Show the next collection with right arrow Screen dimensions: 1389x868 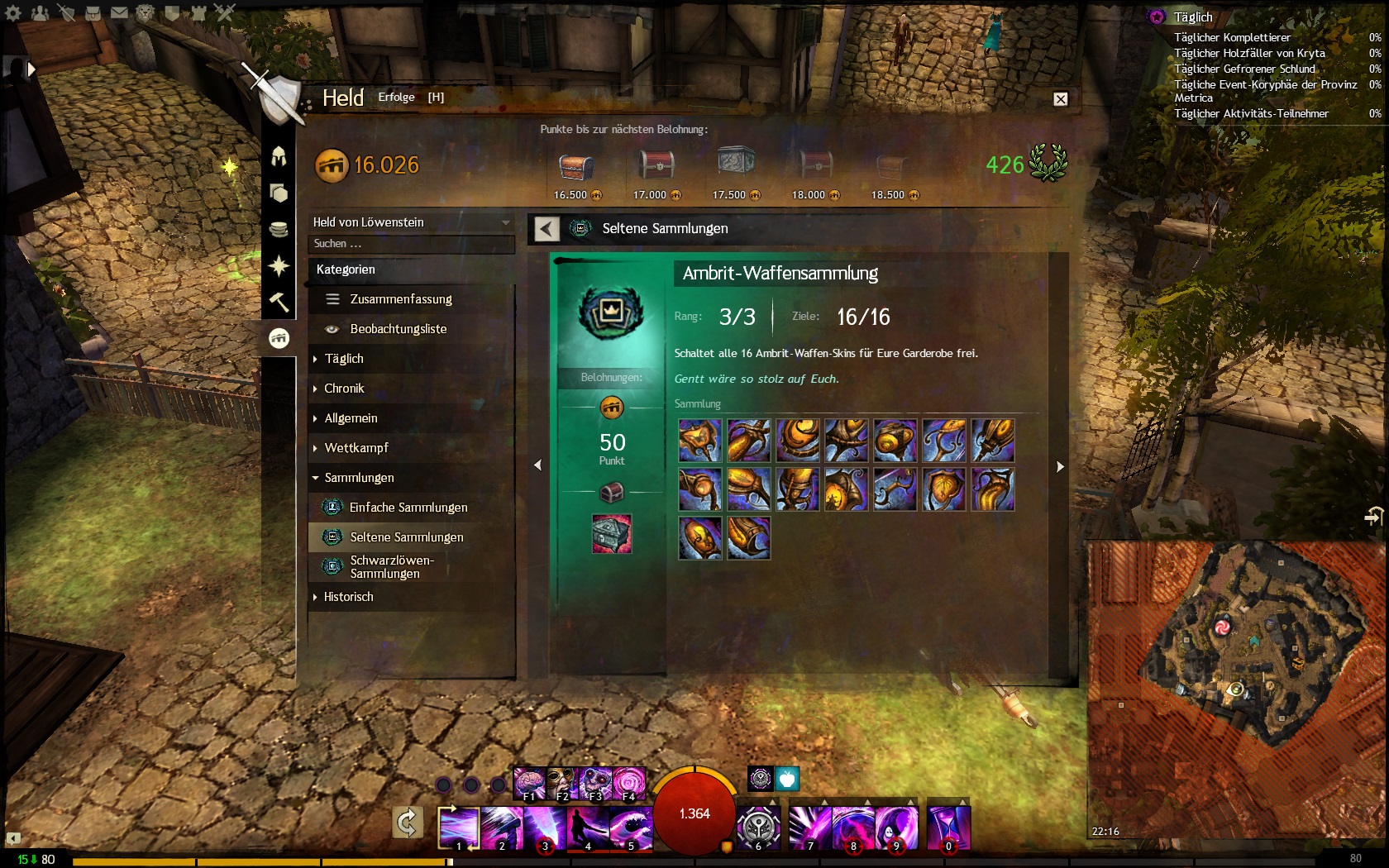click(1060, 466)
